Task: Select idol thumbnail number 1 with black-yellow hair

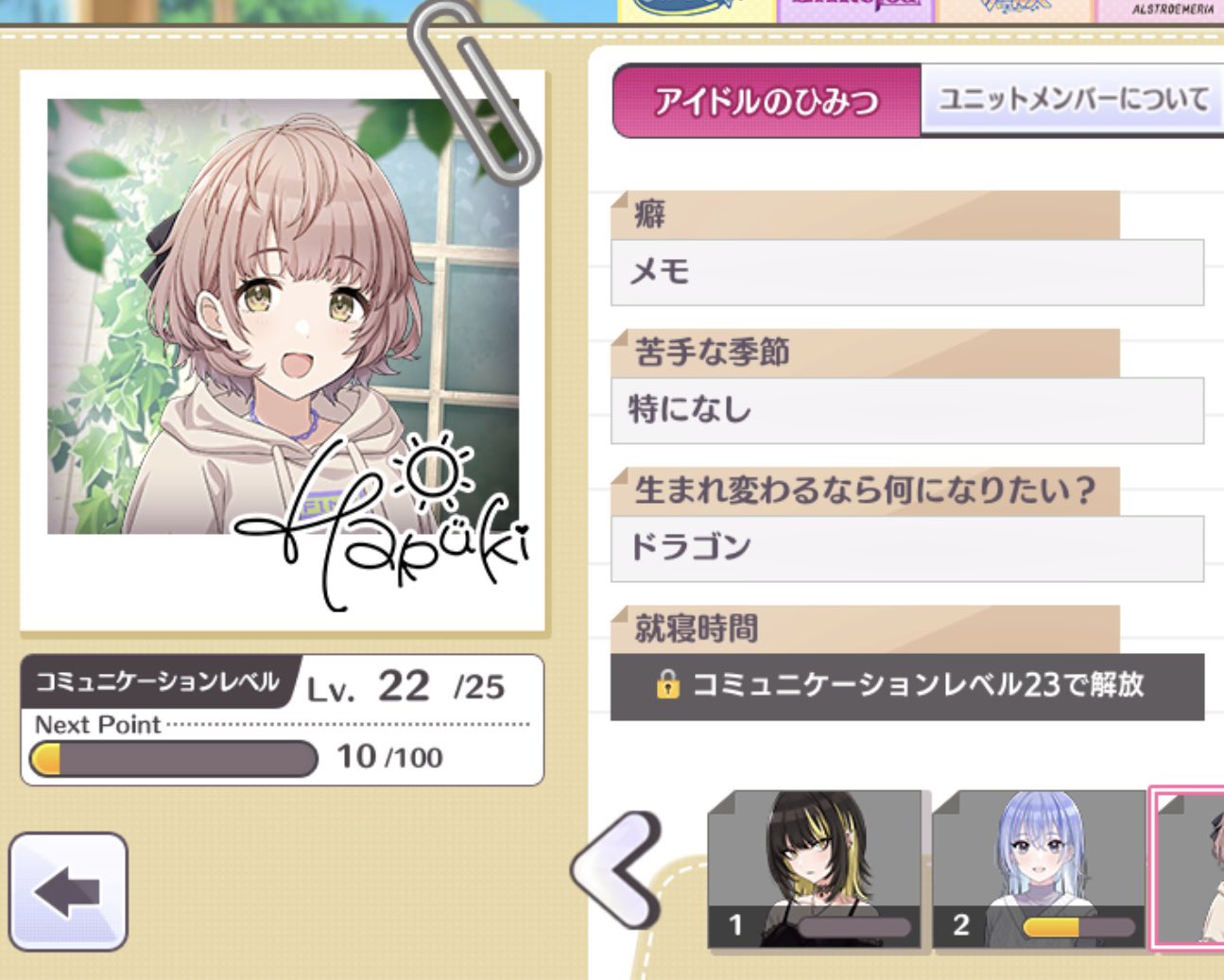Action: tap(813, 869)
